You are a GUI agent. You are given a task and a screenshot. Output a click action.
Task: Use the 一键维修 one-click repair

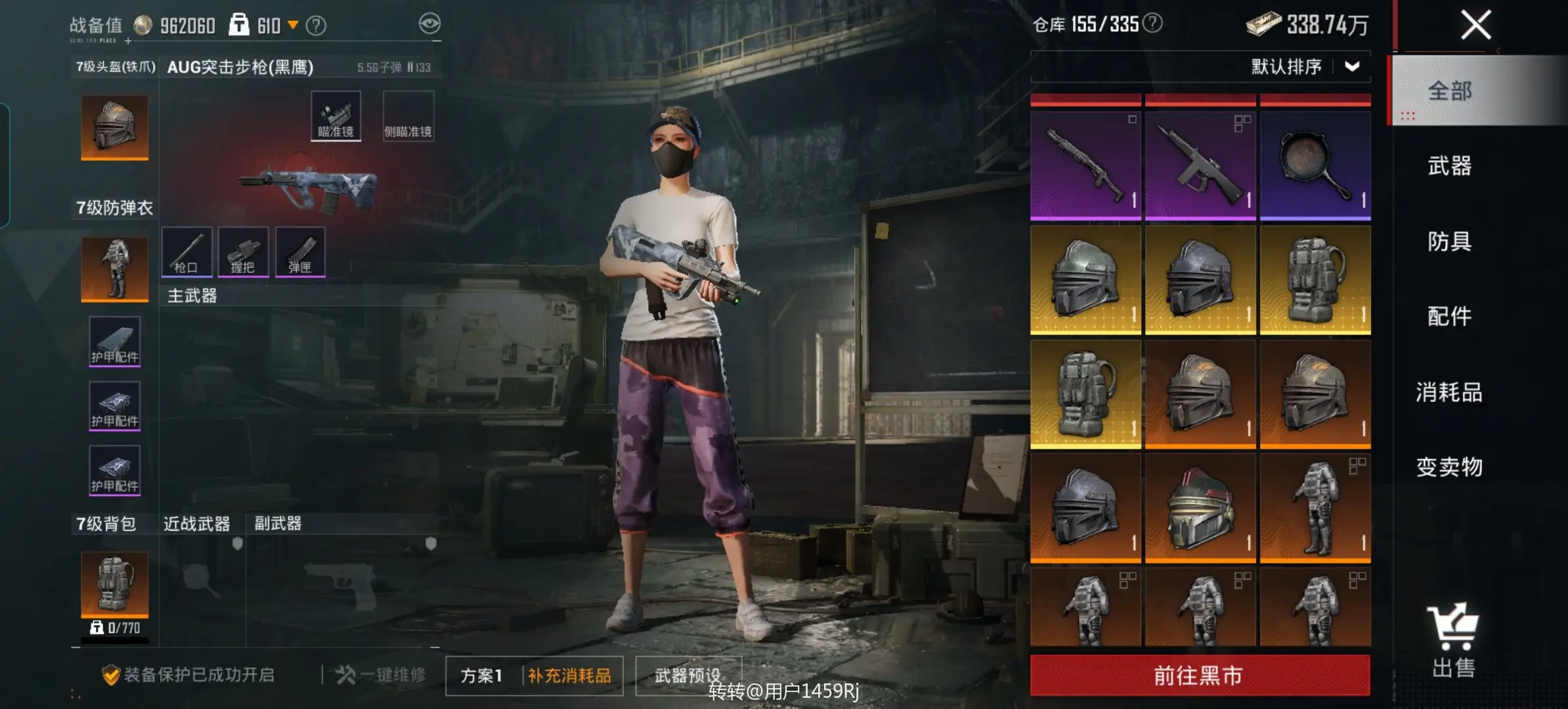coord(381,675)
